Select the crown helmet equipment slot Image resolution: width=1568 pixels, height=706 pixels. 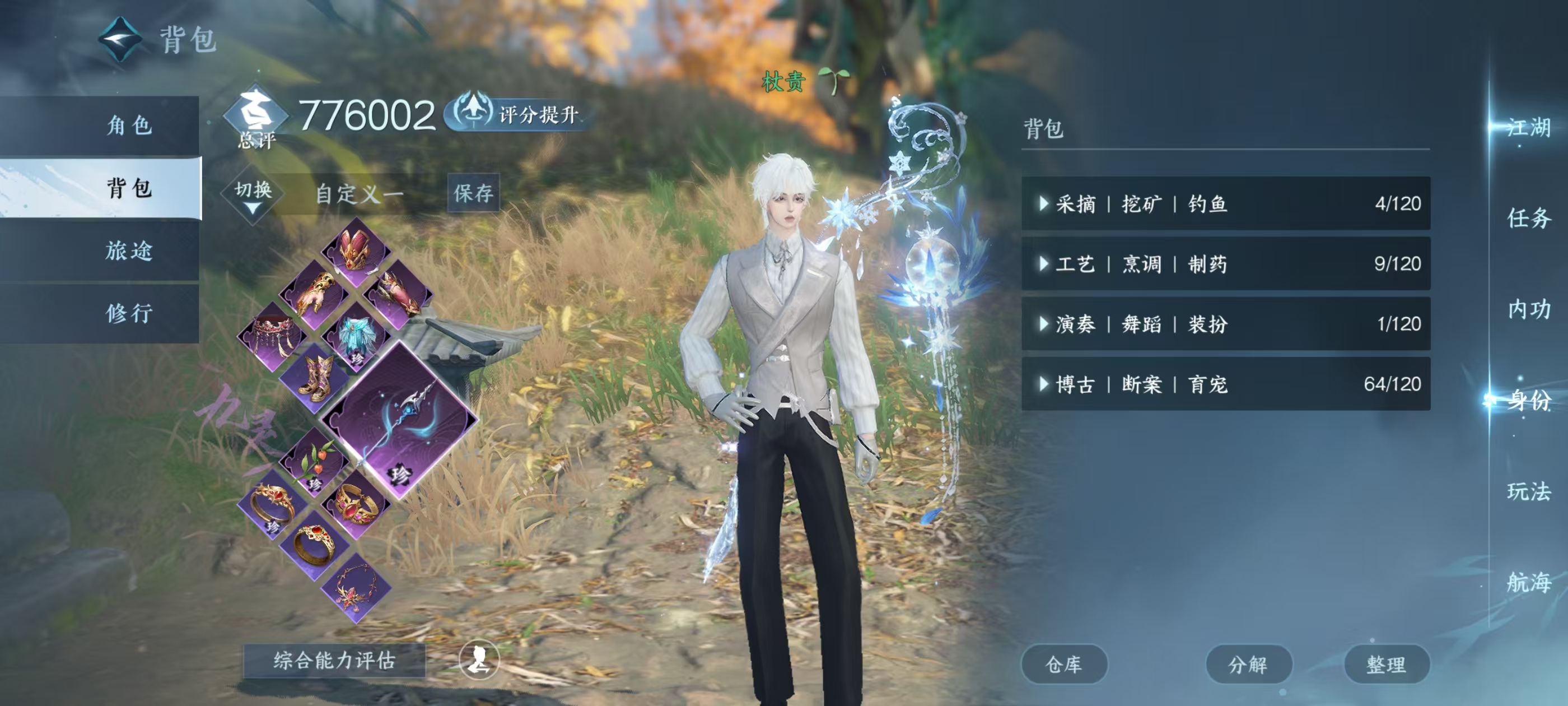pyautogui.click(x=356, y=250)
